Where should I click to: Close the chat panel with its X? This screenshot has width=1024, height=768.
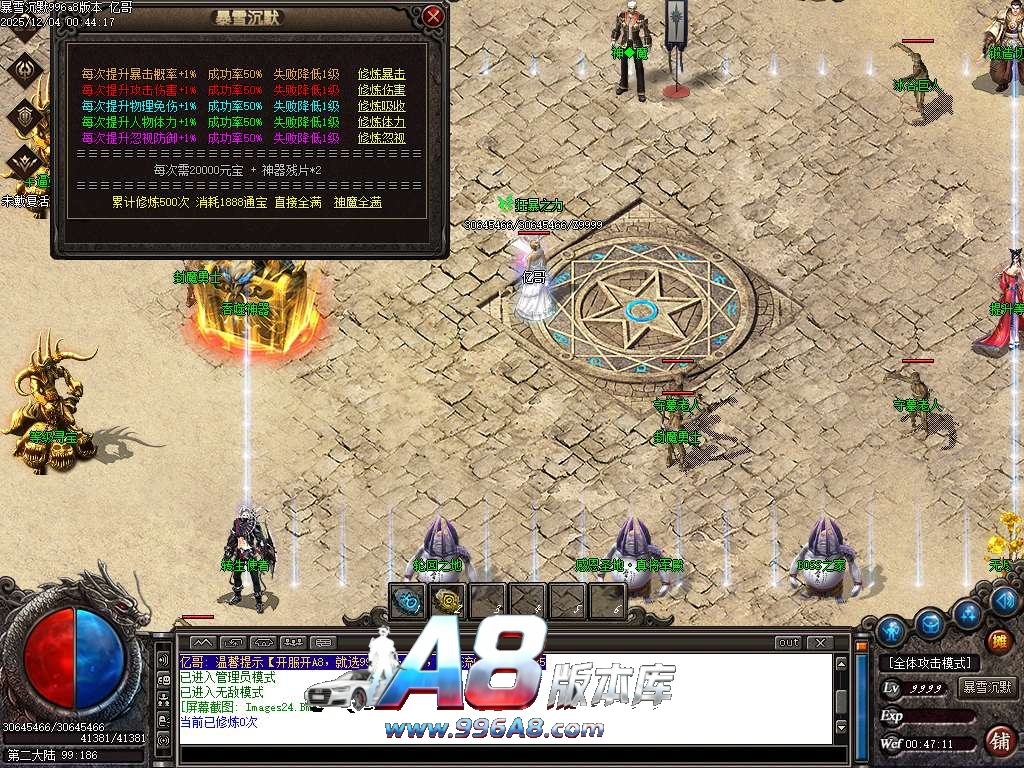coord(819,642)
